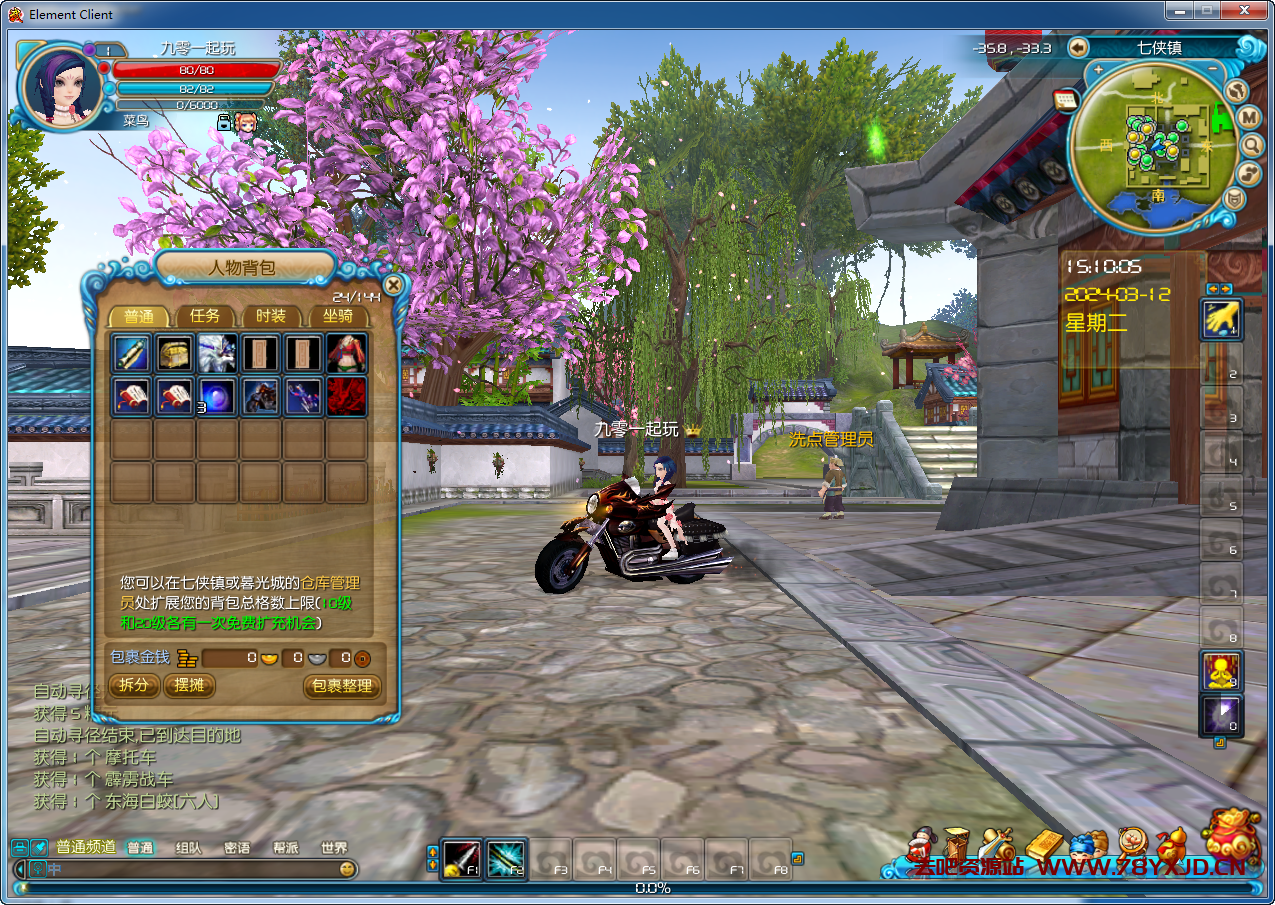The height and width of the screenshot is (905, 1275).
Task: Select the red outfit costume item
Action: click(346, 353)
